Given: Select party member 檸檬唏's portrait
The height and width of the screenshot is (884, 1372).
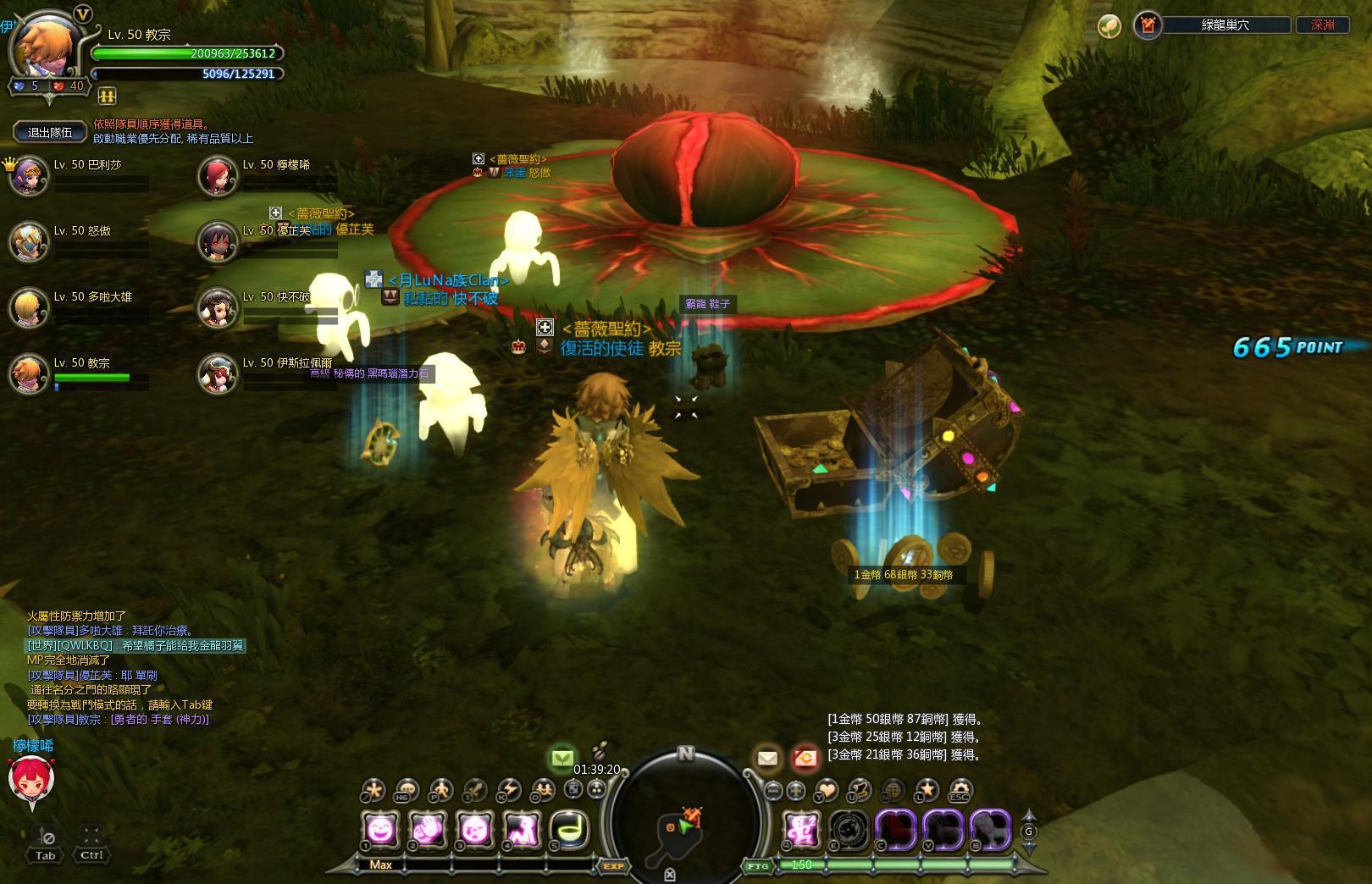Looking at the screenshot, I should coord(219,176).
